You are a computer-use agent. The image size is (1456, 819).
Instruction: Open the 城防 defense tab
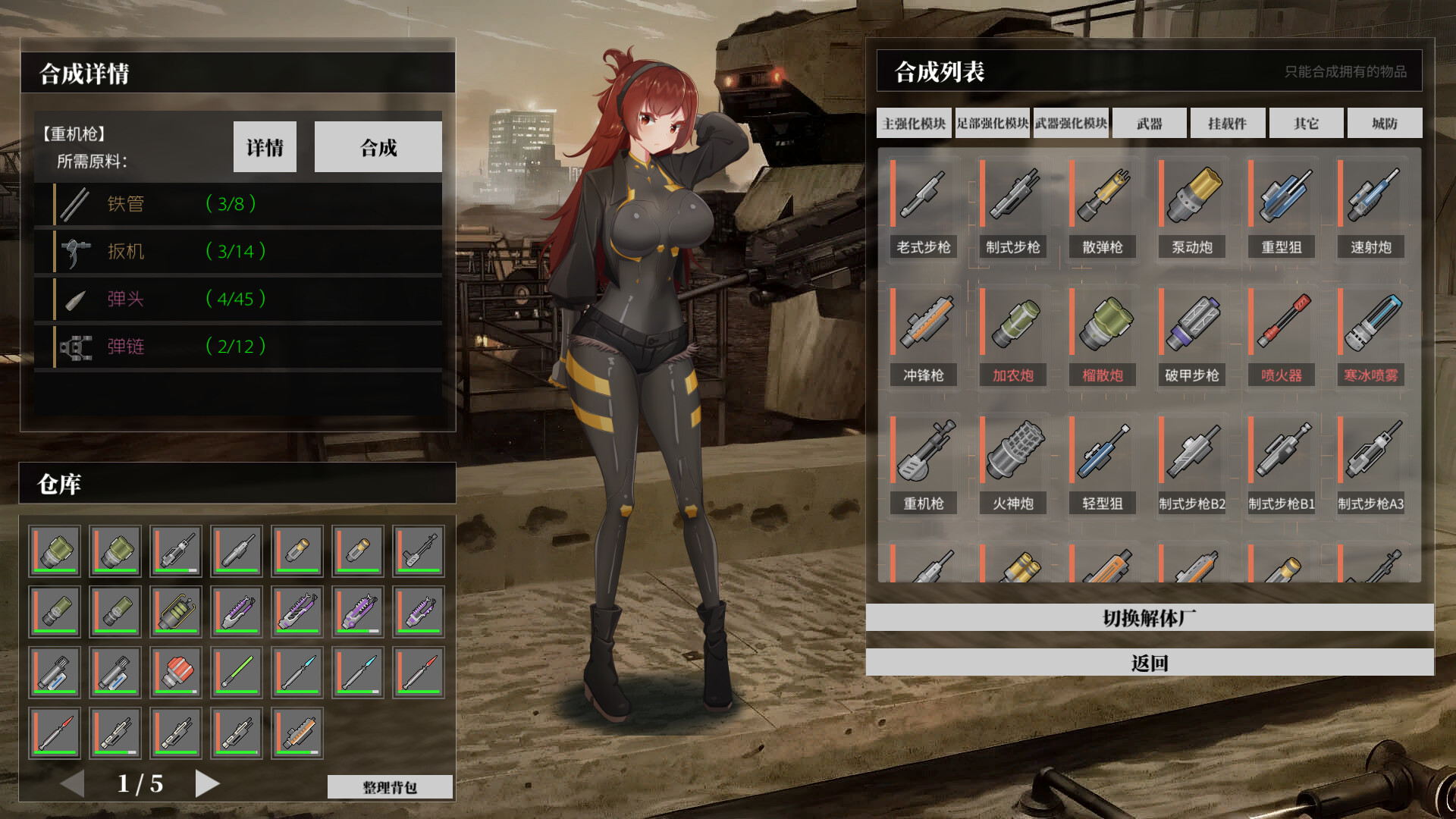1385,123
